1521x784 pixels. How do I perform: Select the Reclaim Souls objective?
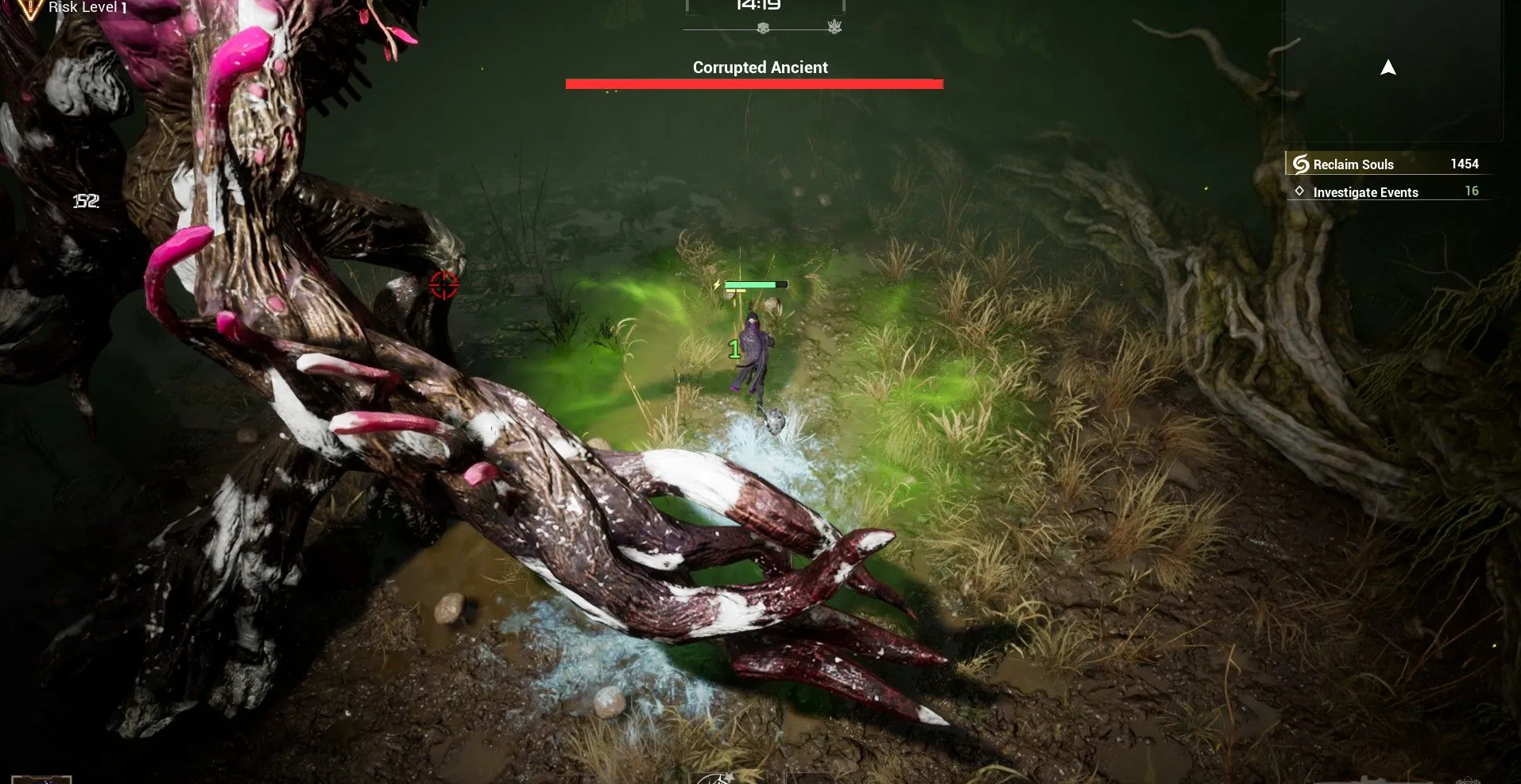point(1353,164)
